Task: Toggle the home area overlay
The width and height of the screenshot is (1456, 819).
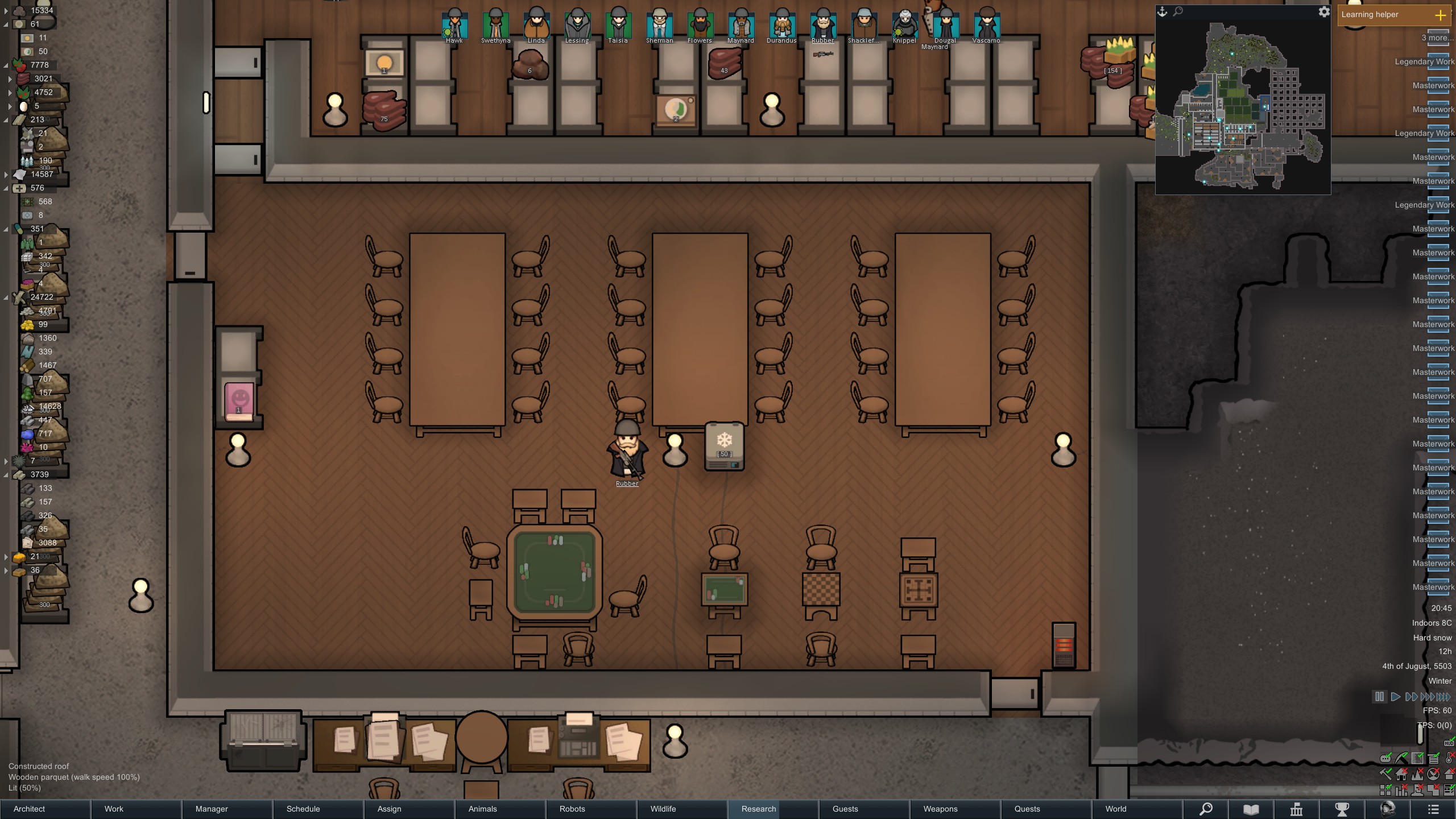Action: [x=1400, y=775]
